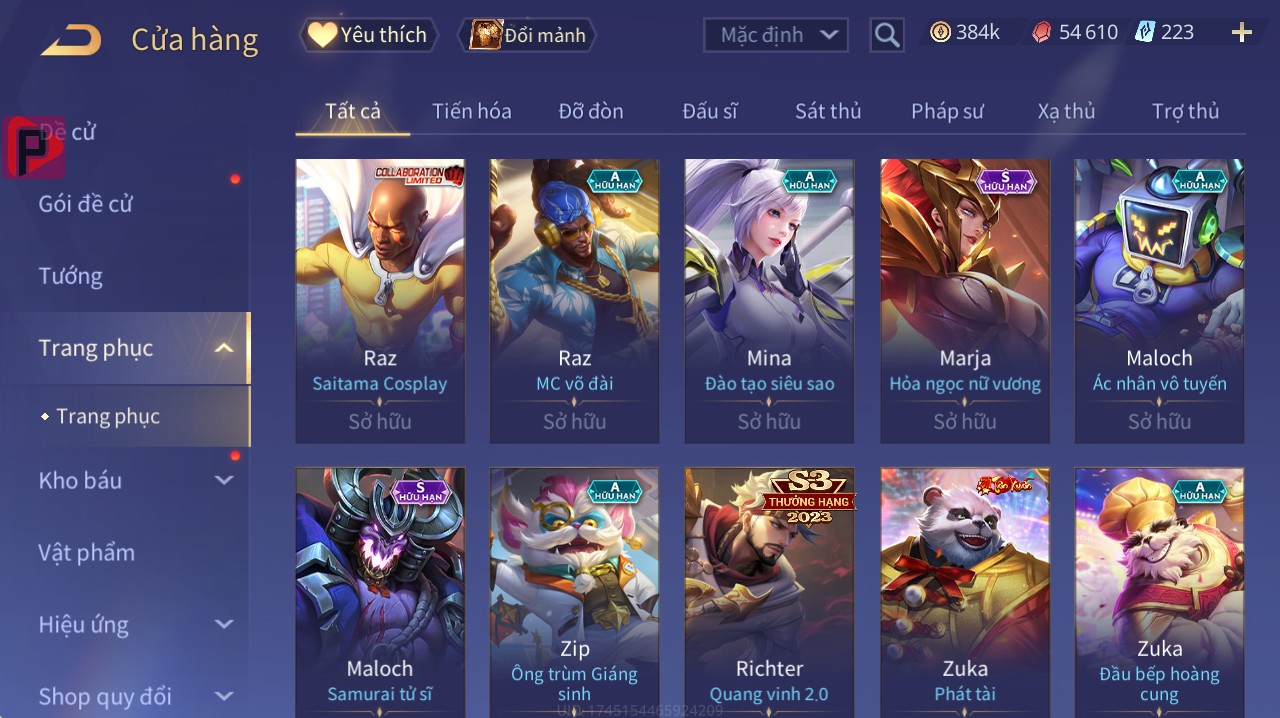Switch to the Đỡ đòn tab
Viewport: 1280px width, 718px height.
[591, 111]
